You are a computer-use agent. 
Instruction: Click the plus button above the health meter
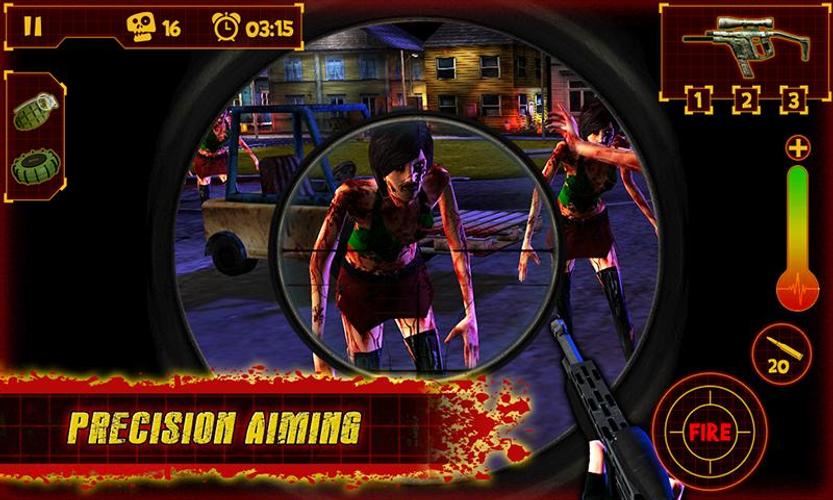(x=797, y=150)
